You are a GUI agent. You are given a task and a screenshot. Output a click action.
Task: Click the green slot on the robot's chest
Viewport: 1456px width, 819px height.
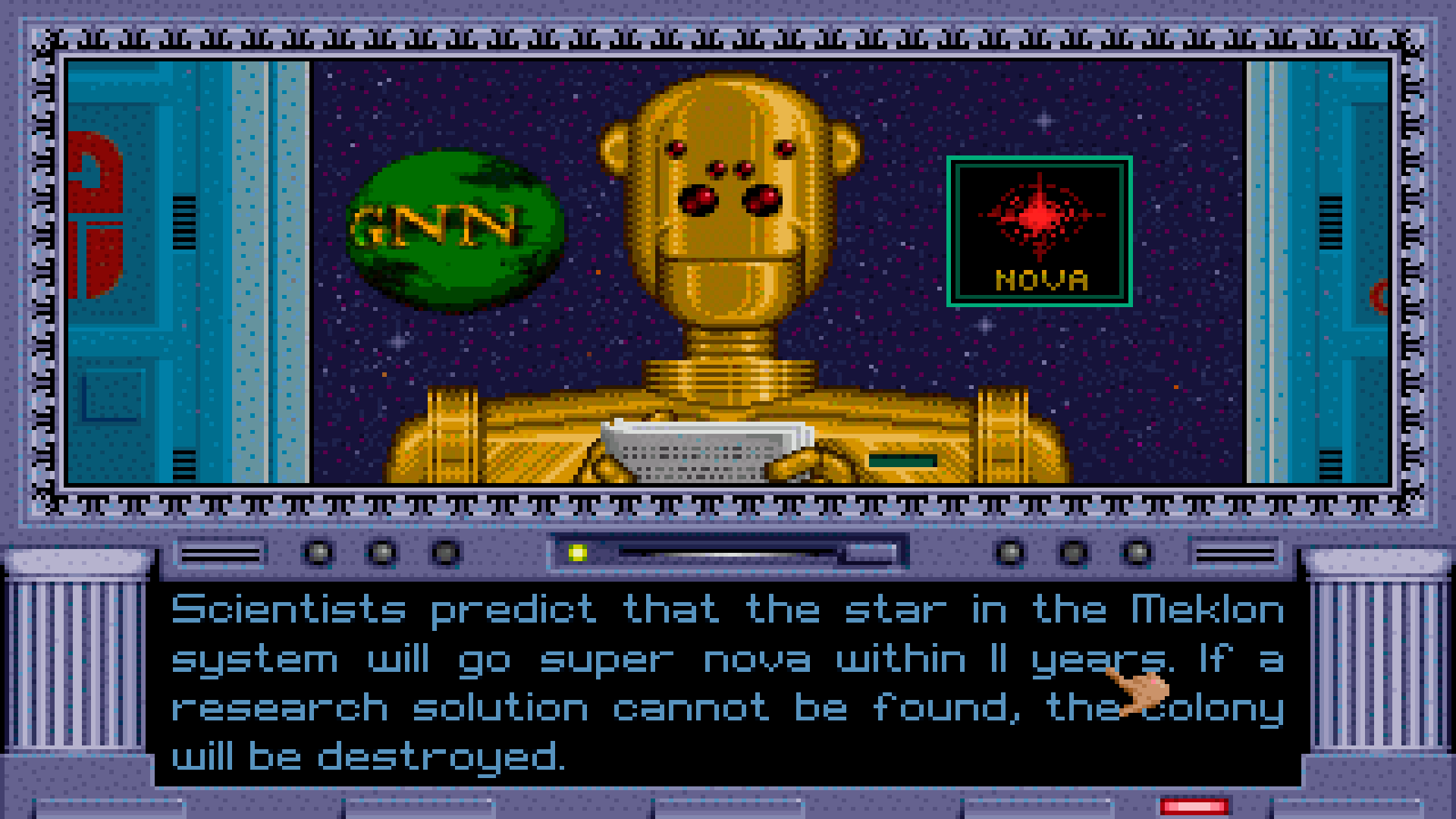coord(902,459)
